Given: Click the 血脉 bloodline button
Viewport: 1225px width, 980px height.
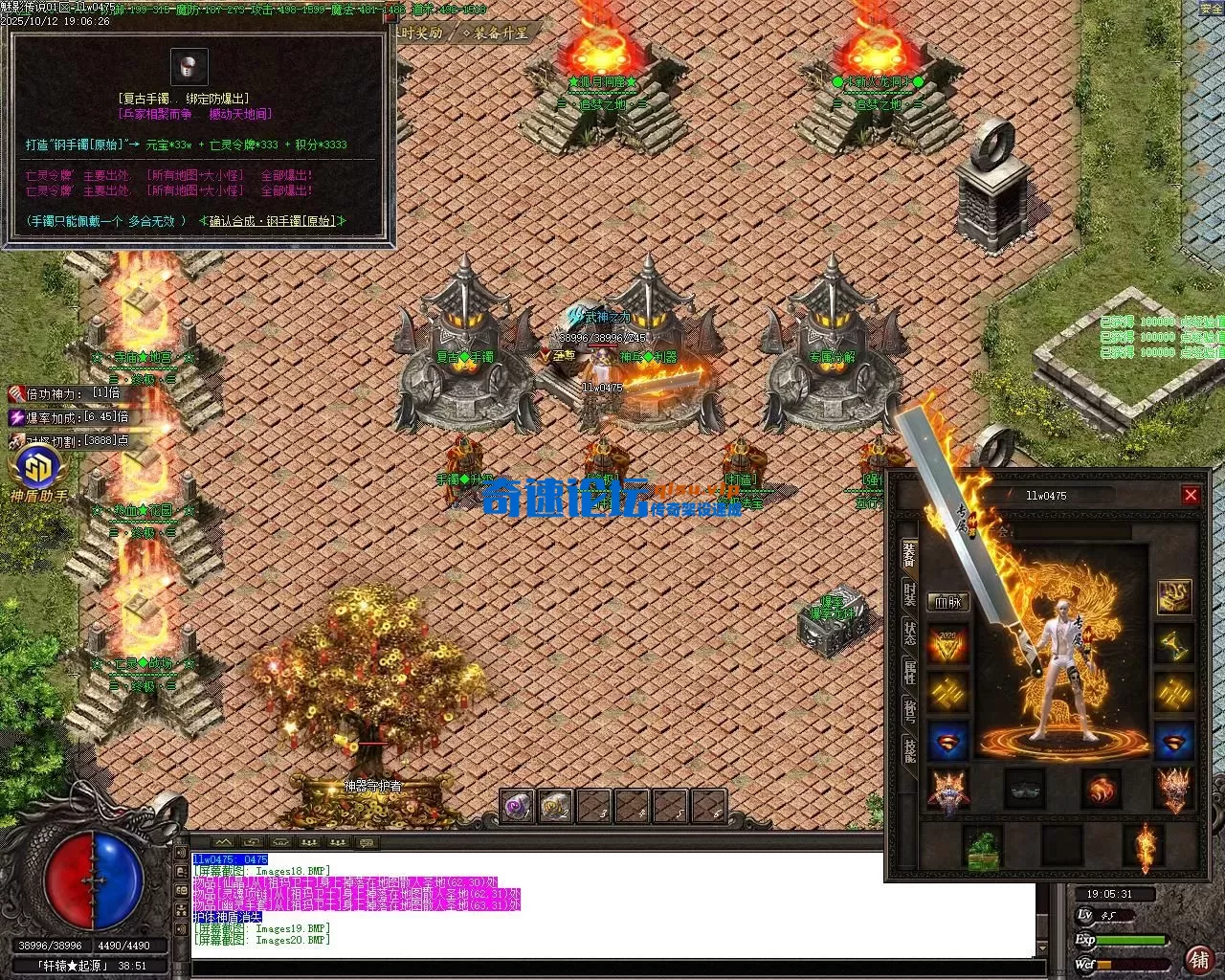Looking at the screenshot, I should click(949, 600).
